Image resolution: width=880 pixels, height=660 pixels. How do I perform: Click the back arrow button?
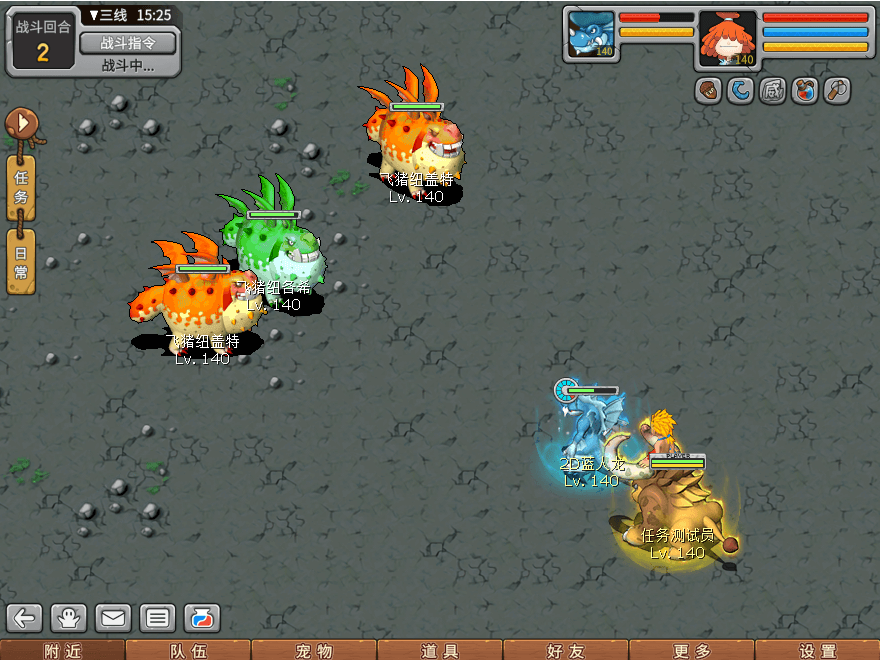pyautogui.click(x=25, y=617)
